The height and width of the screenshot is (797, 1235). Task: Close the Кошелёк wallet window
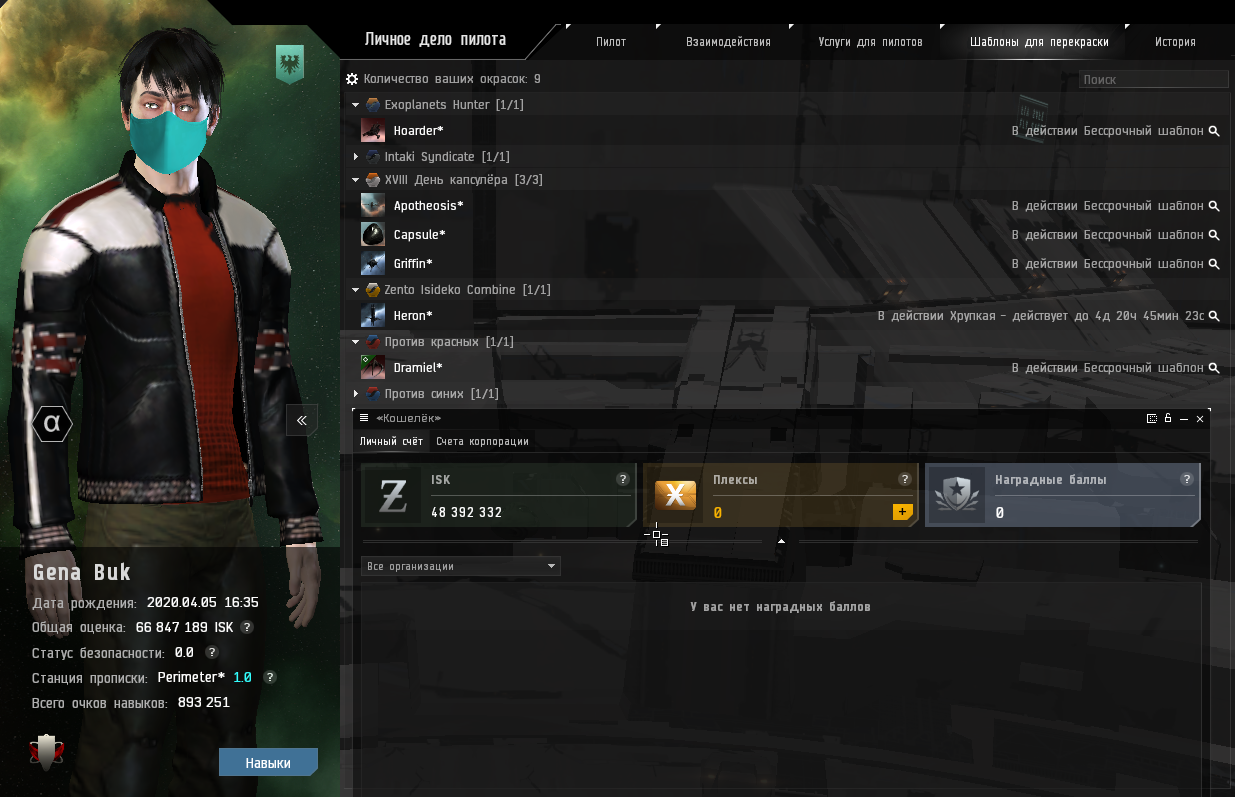click(x=1200, y=419)
